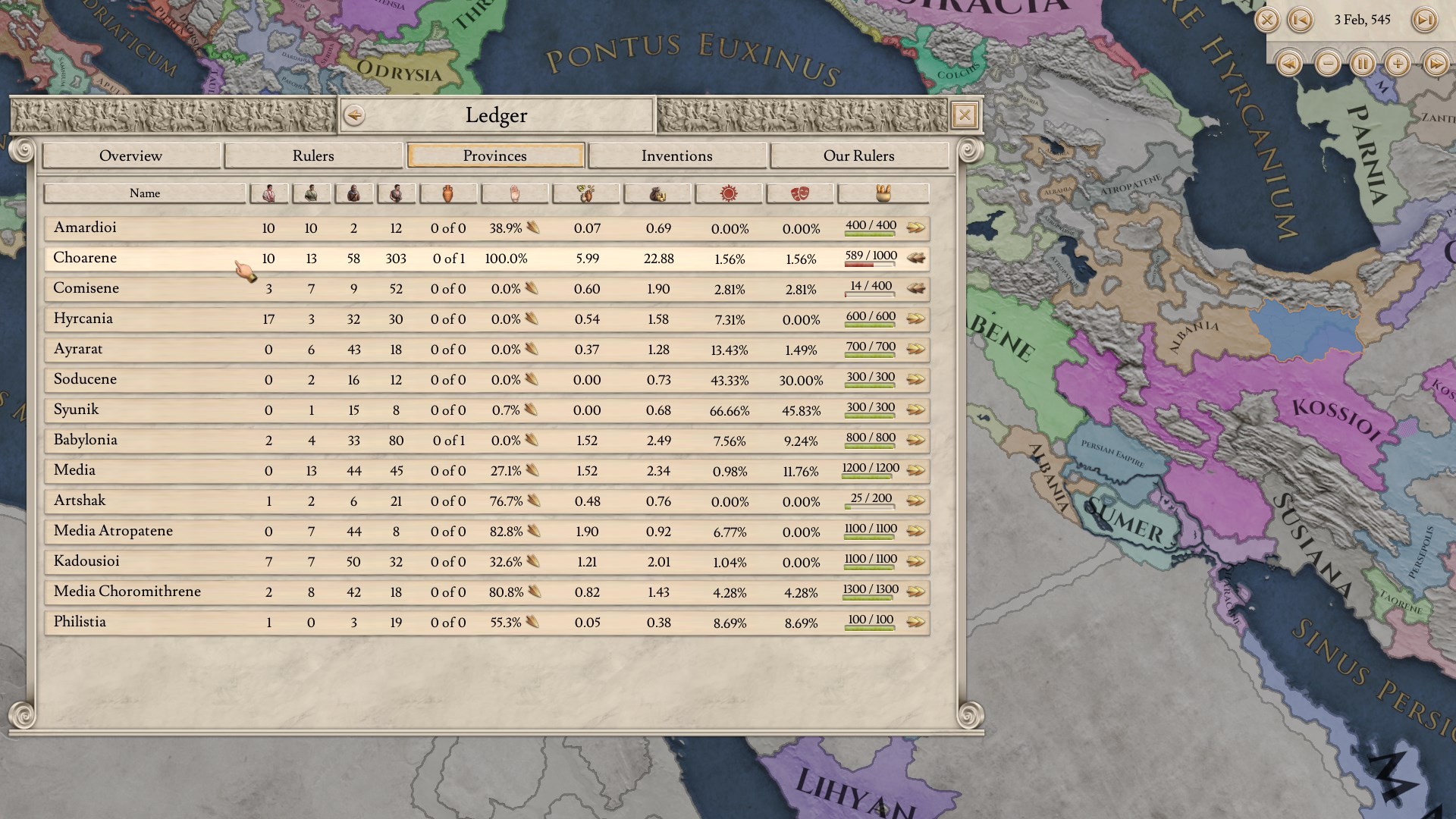Sort by the red sun column
Viewport: 1456px width, 819px height.
[x=729, y=193]
